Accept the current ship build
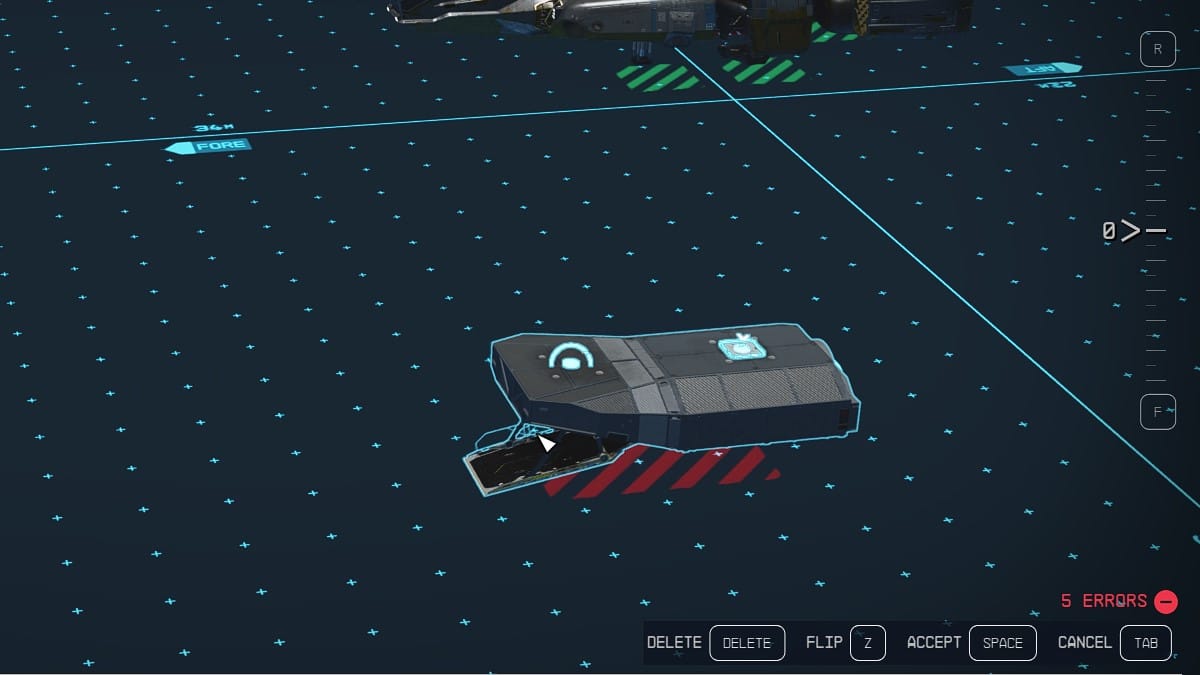1200x675 pixels. [x=1002, y=643]
